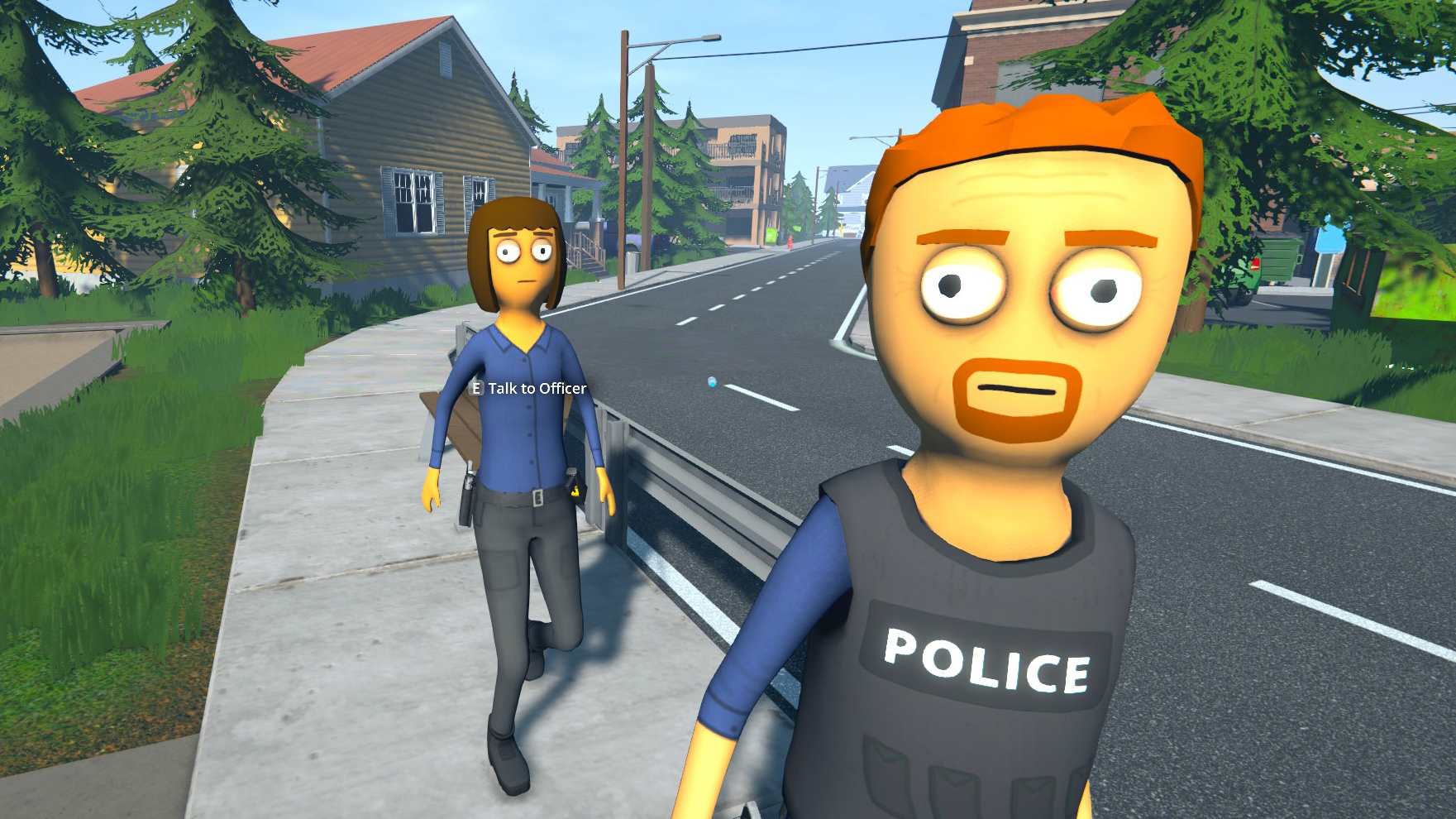
Task: Click the E key interaction prompt icon
Action: [477, 388]
